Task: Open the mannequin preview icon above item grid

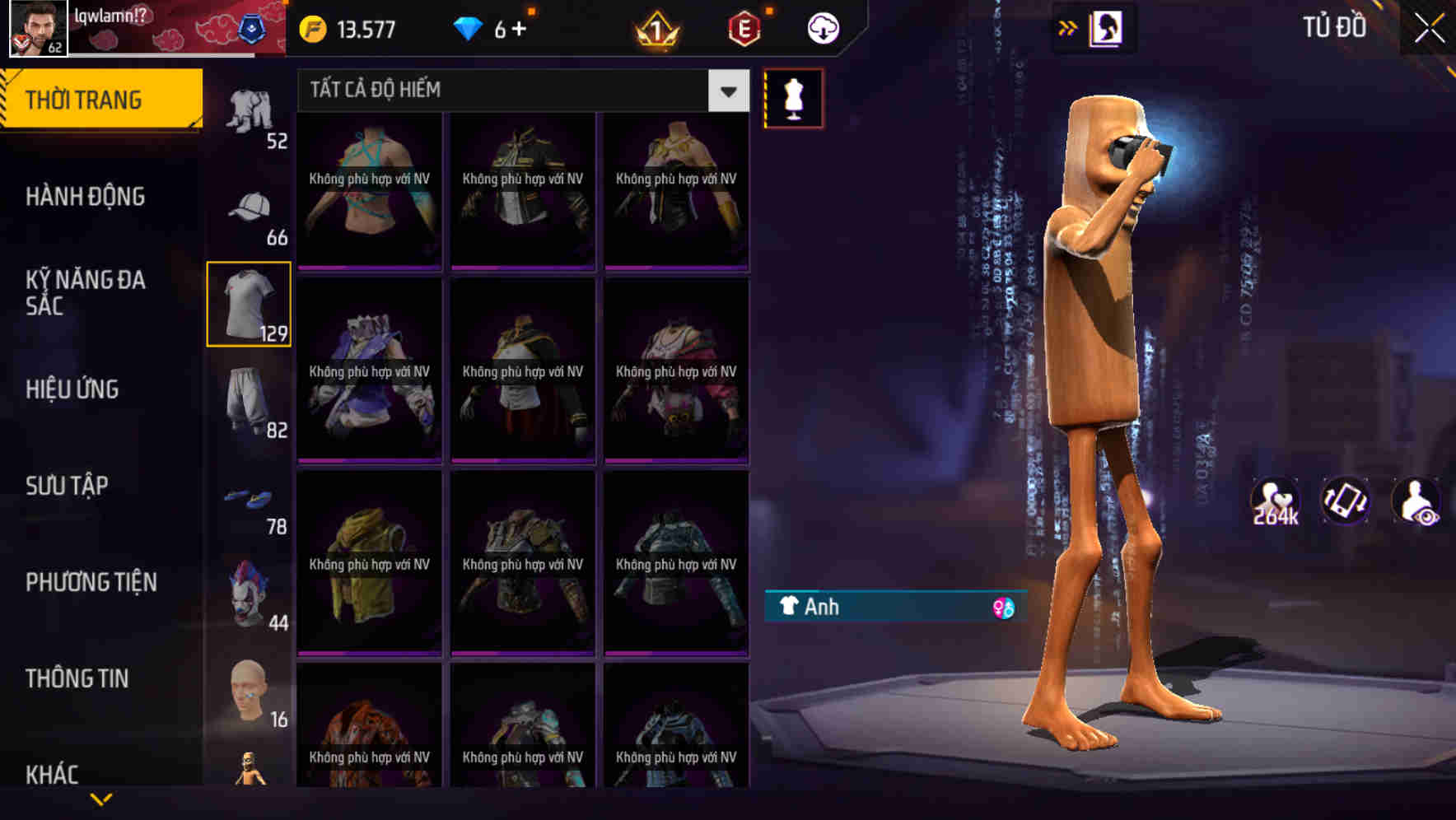Action: pos(792,99)
